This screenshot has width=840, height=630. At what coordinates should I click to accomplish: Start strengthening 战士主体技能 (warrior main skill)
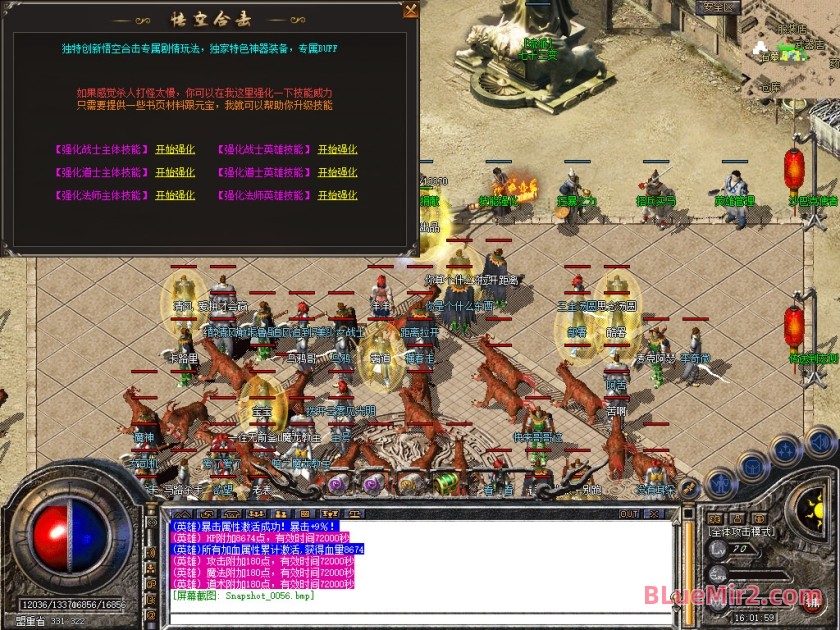(x=175, y=149)
